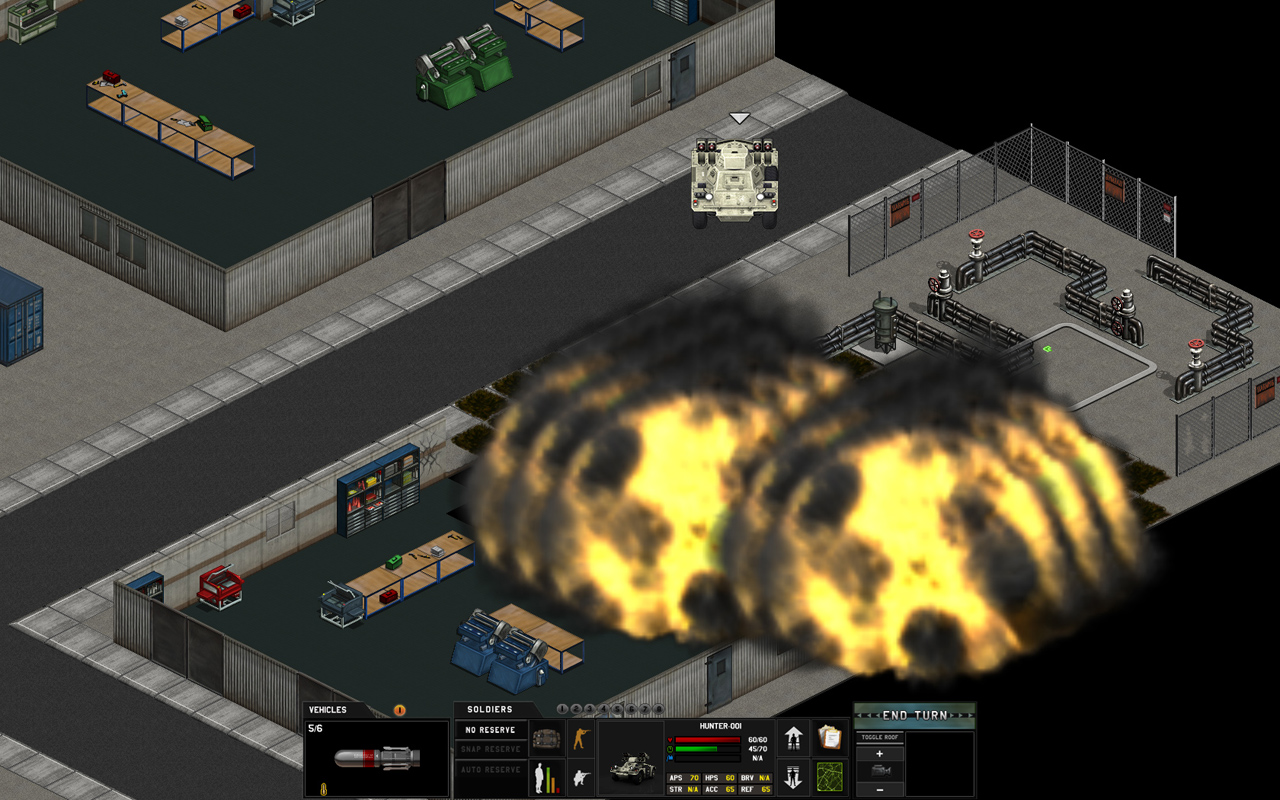1280x800 pixels.
Task: Click the standing aimed-fire soldier icon
Action: pos(582,737)
